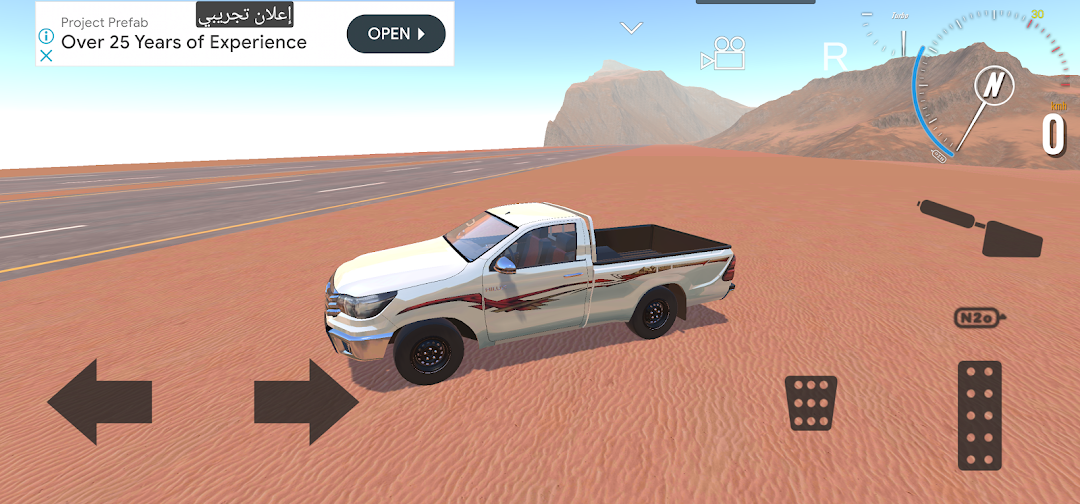
Task: Close the ad banner with the X
Action: pos(46,56)
